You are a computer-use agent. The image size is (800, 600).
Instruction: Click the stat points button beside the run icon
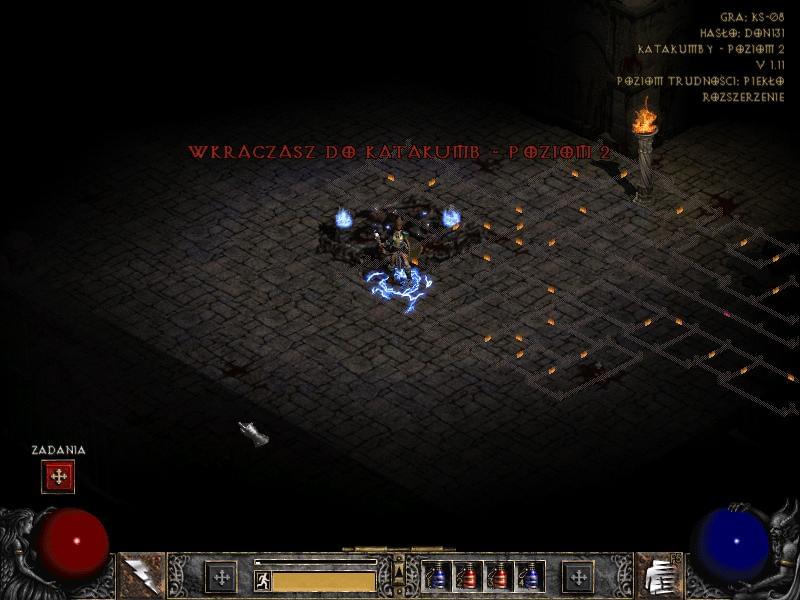point(220,577)
